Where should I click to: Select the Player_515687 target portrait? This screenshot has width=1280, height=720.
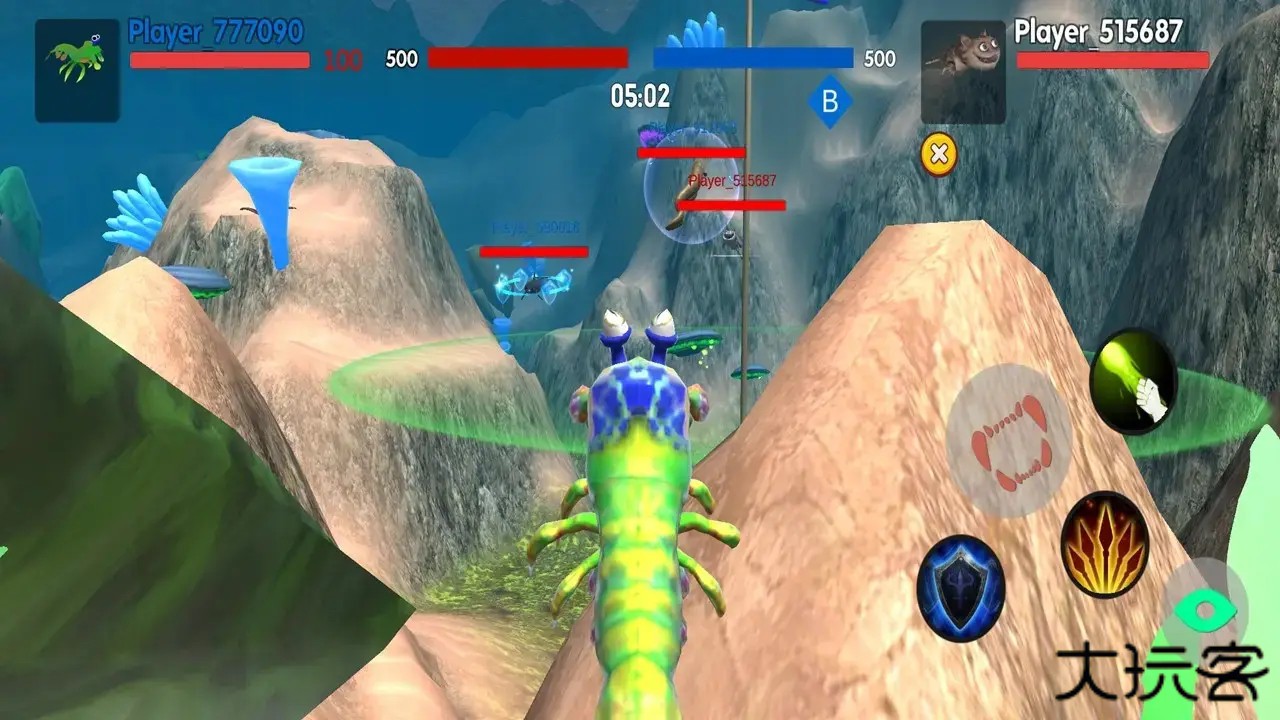click(963, 72)
